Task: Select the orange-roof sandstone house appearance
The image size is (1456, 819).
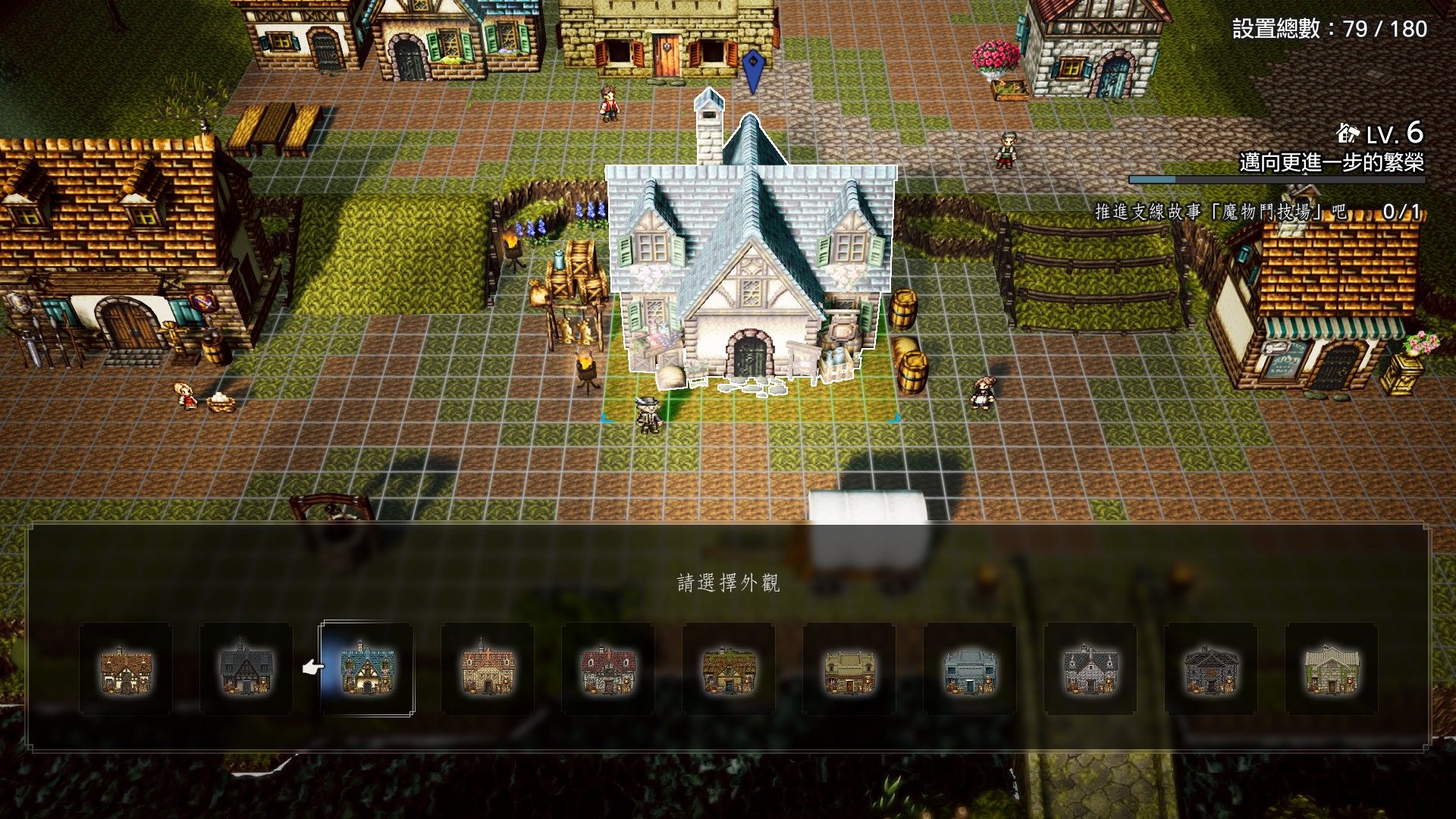Action: [x=488, y=669]
